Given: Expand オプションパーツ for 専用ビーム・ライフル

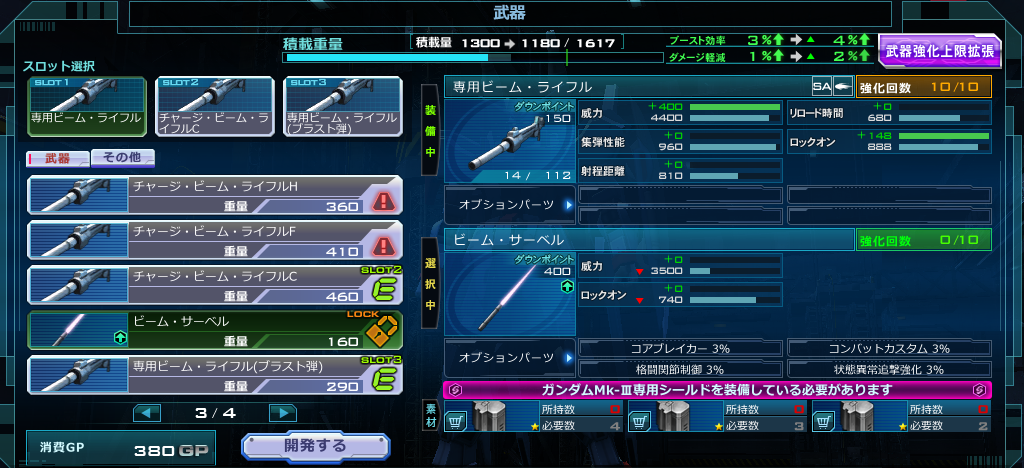Looking at the screenshot, I should pyautogui.click(x=510, y=205).
